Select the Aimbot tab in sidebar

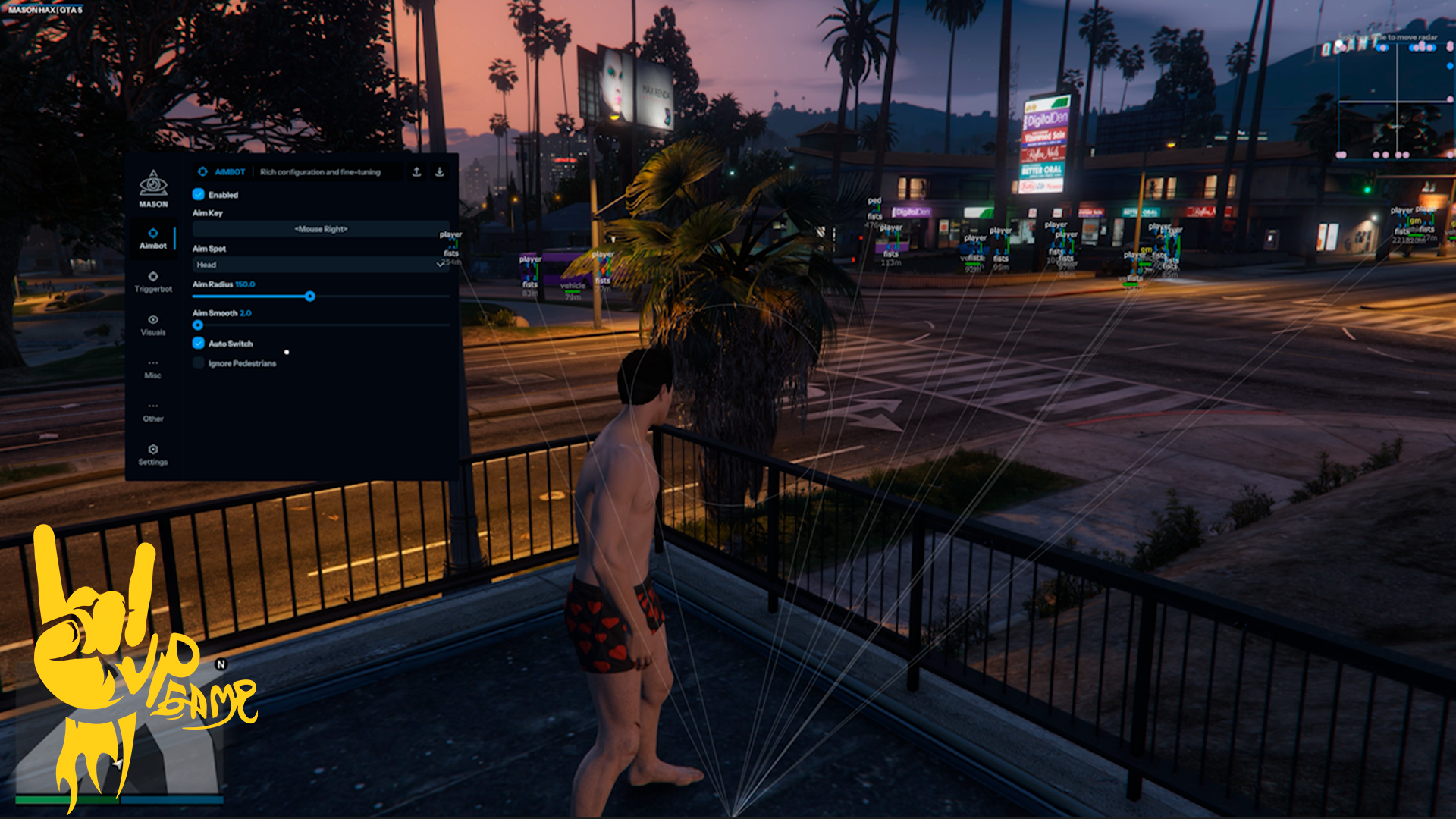pyautogui.click(x=153, y=238)
